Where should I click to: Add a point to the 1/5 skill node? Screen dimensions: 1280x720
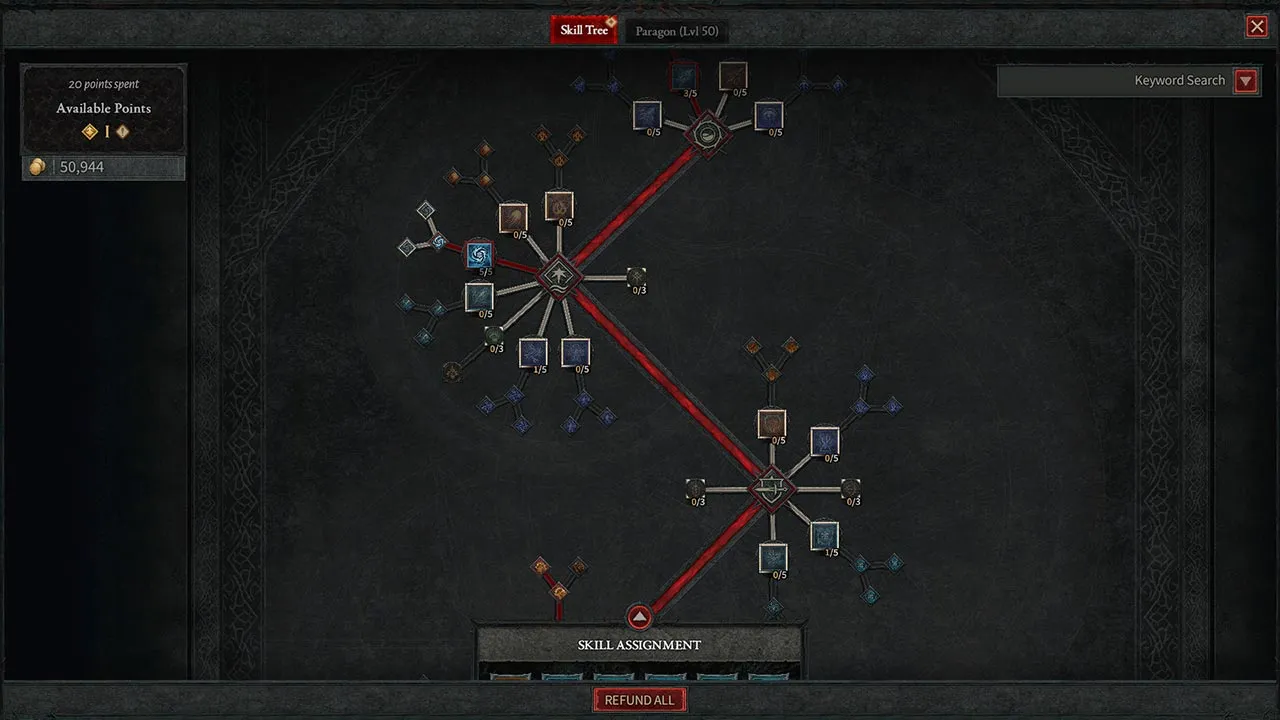coord(533,352)
